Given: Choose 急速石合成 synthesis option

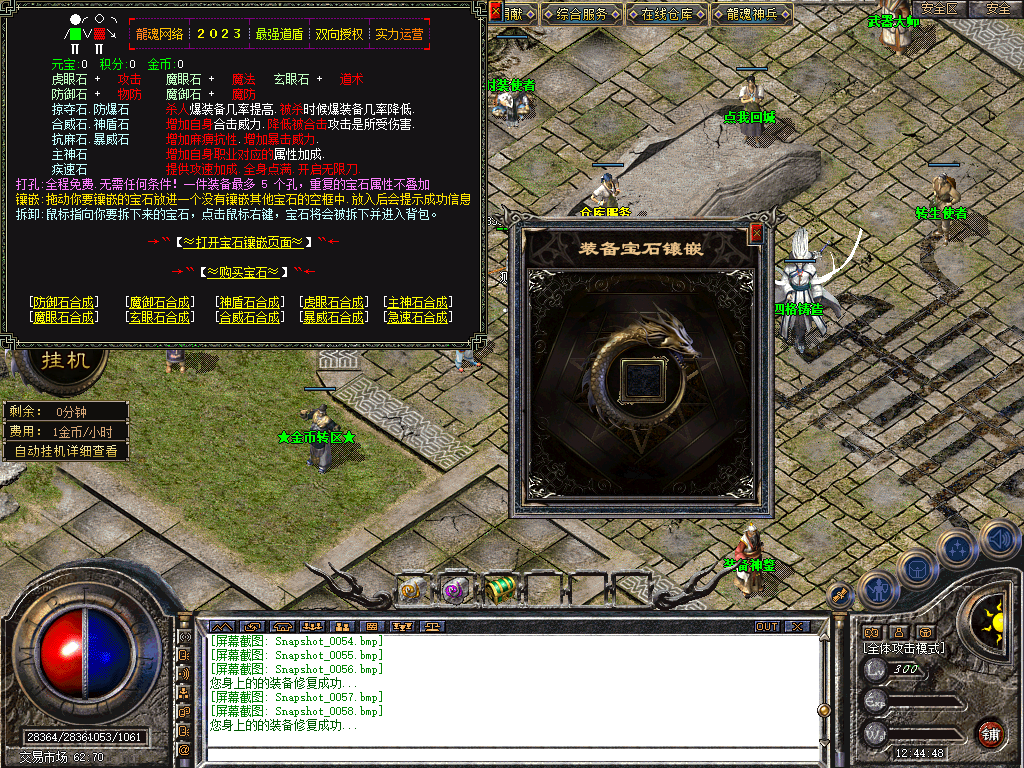Looking at the screenshot, I should tap(418, 317).
